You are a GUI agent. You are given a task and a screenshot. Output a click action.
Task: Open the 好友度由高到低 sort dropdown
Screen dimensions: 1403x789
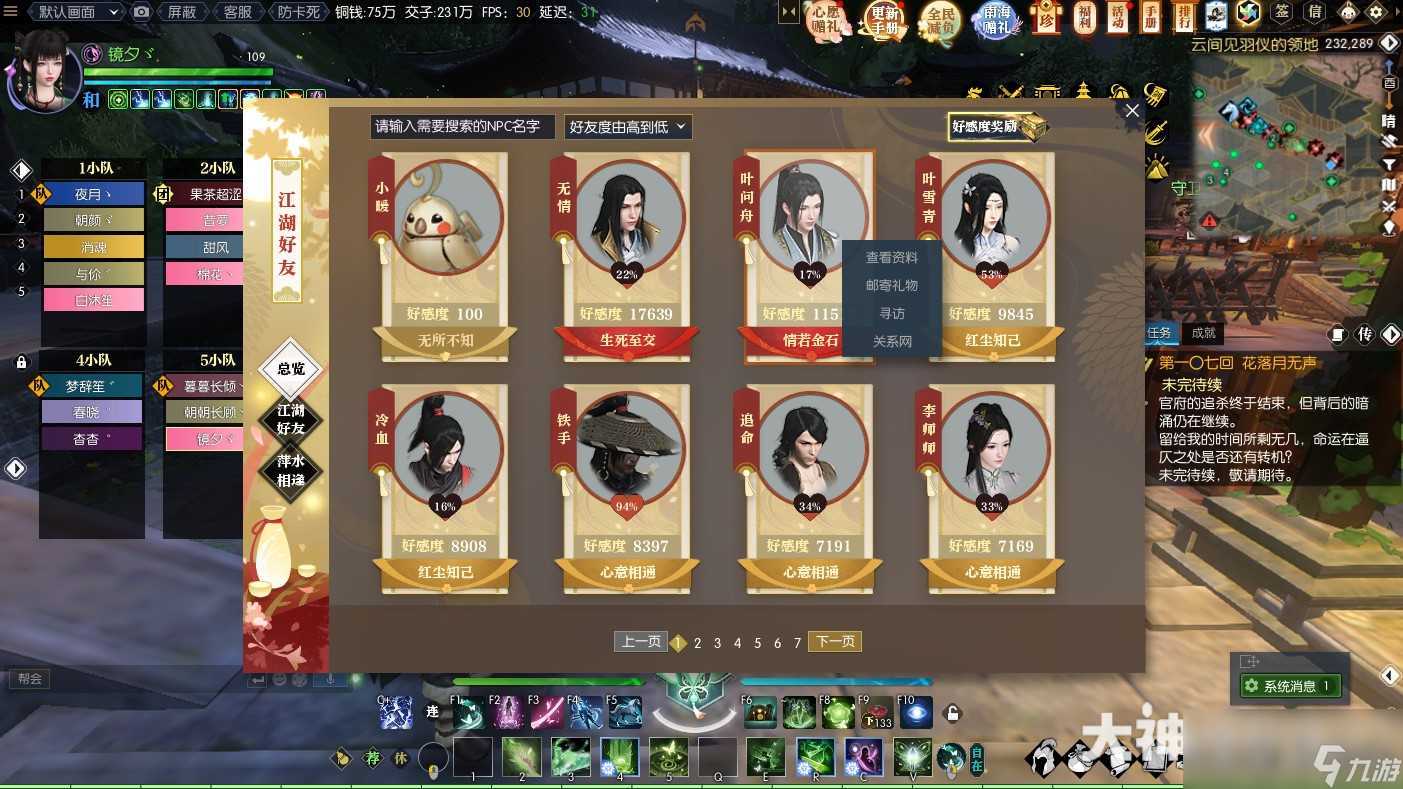[627, 127]
